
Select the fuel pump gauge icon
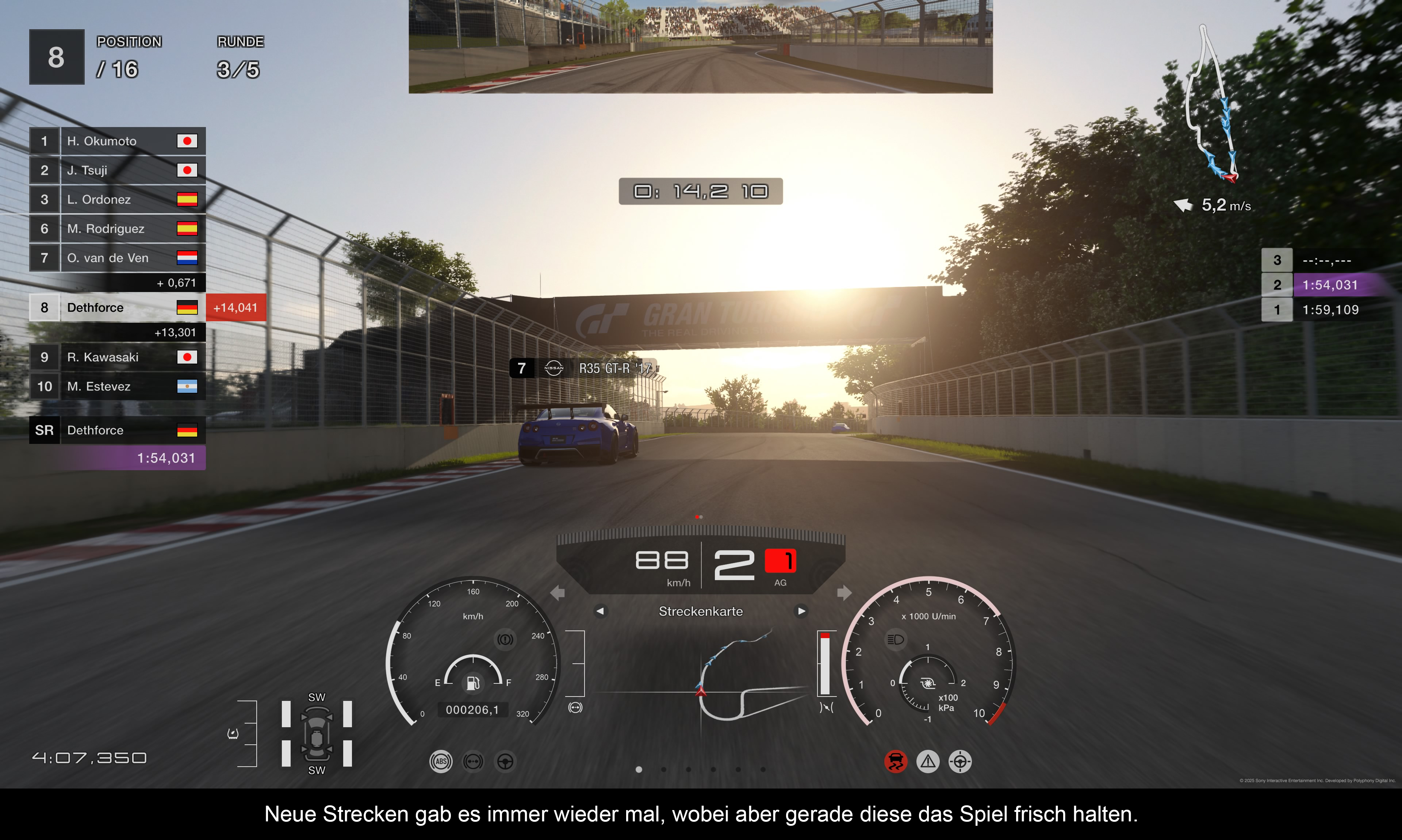click(x=472, y=683)
